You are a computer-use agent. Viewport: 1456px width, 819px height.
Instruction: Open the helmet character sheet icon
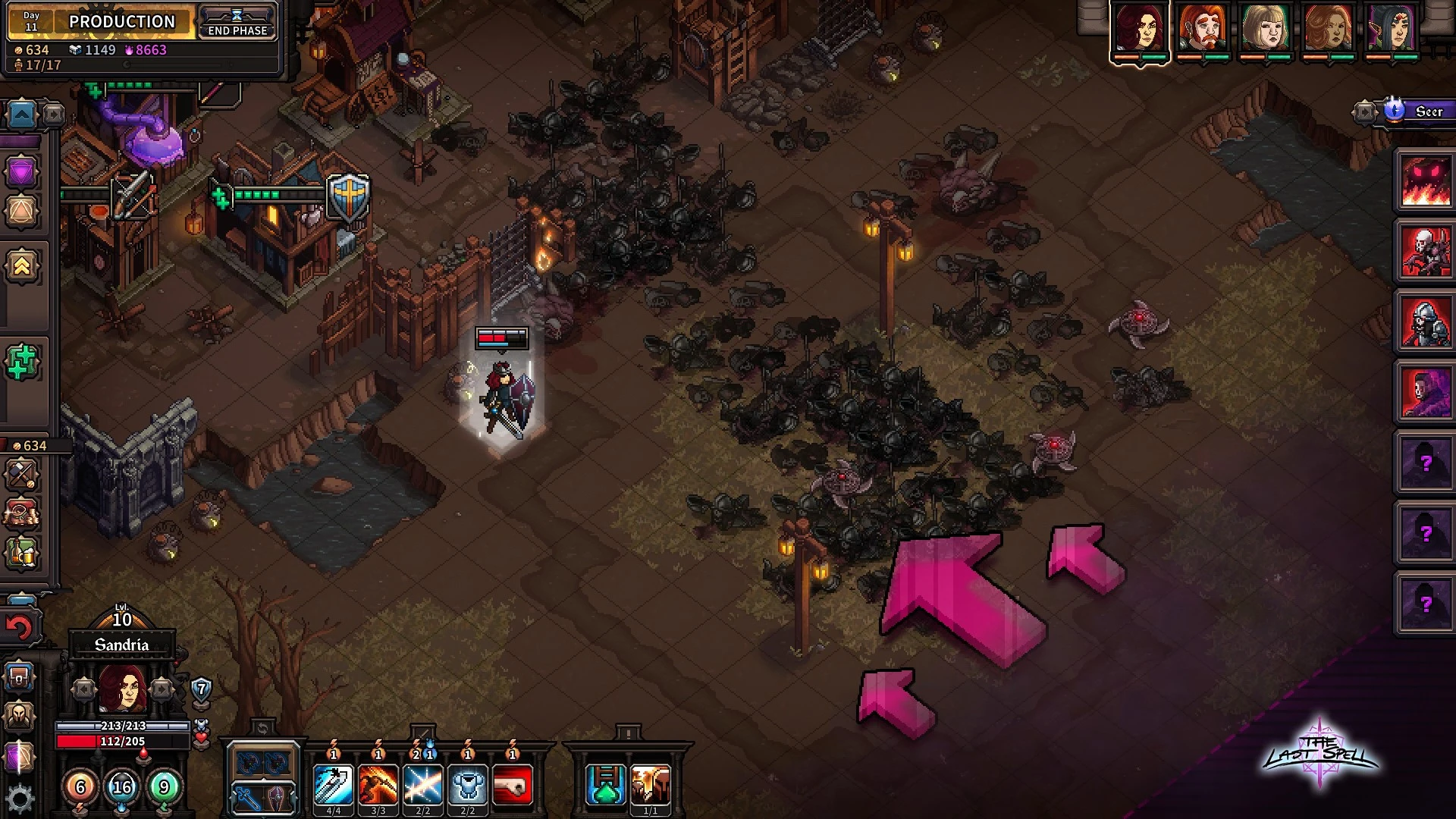click(x=20, y=715)
